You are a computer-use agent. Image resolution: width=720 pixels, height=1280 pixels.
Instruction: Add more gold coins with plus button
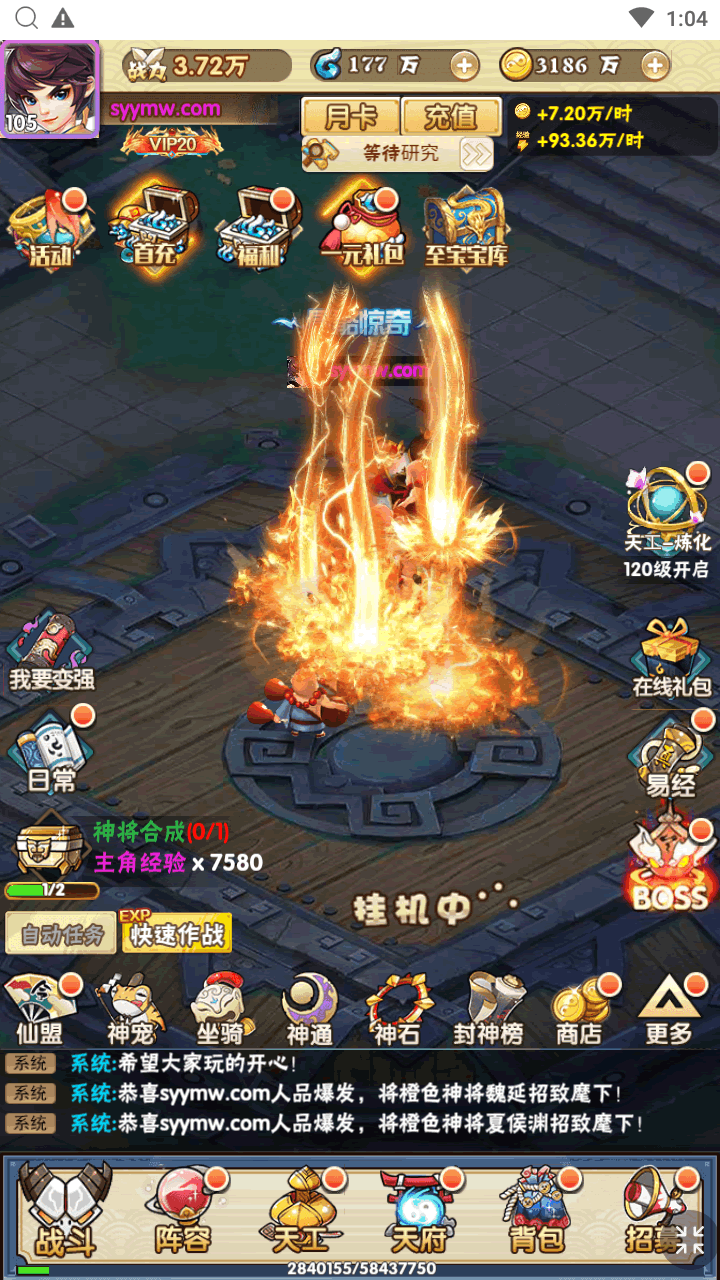[654, 66]
